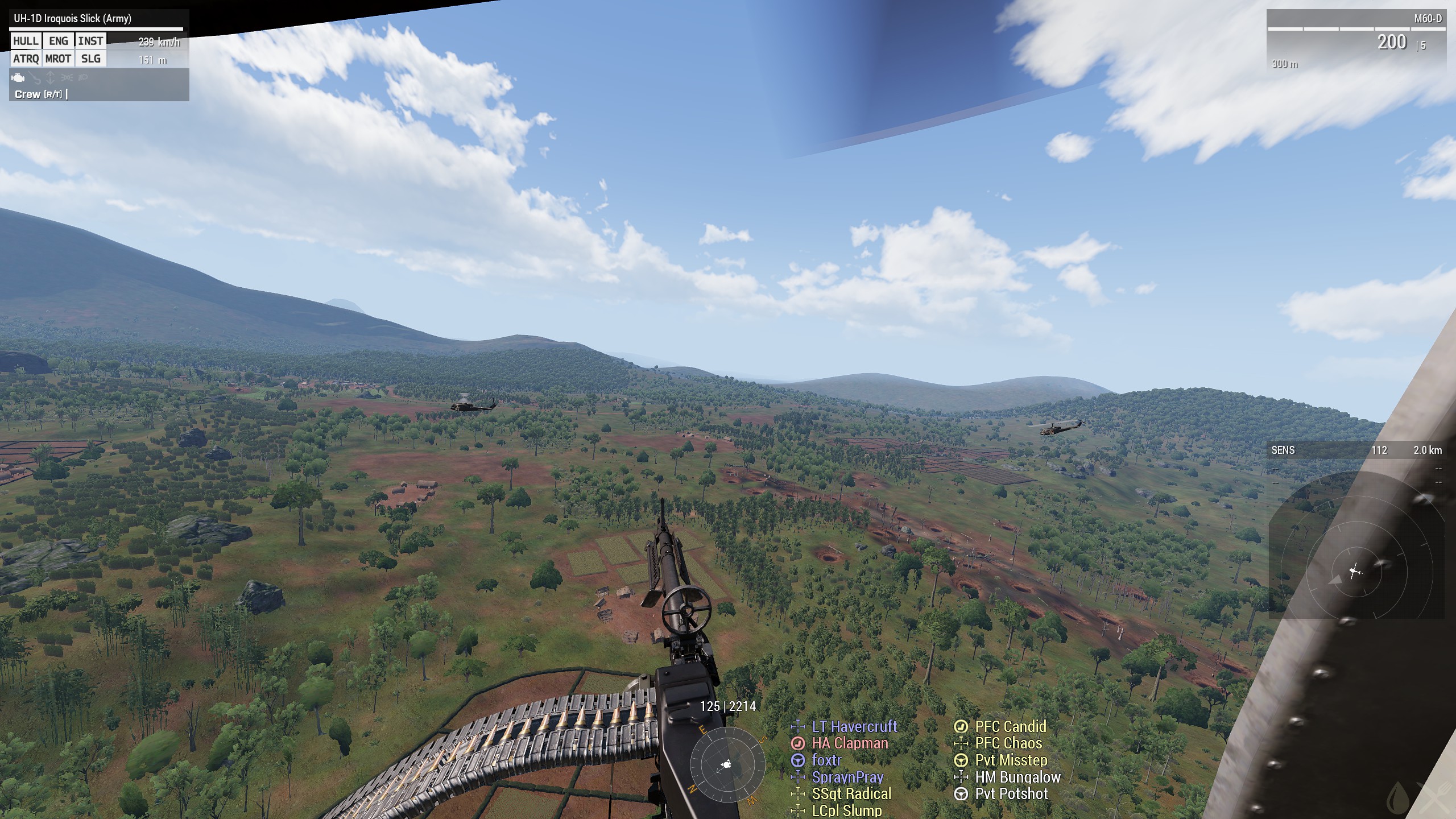Screen dimensions: 1456x819
Task: Pick Pvt Misstep from squad list
Action: click(1011, 760)
